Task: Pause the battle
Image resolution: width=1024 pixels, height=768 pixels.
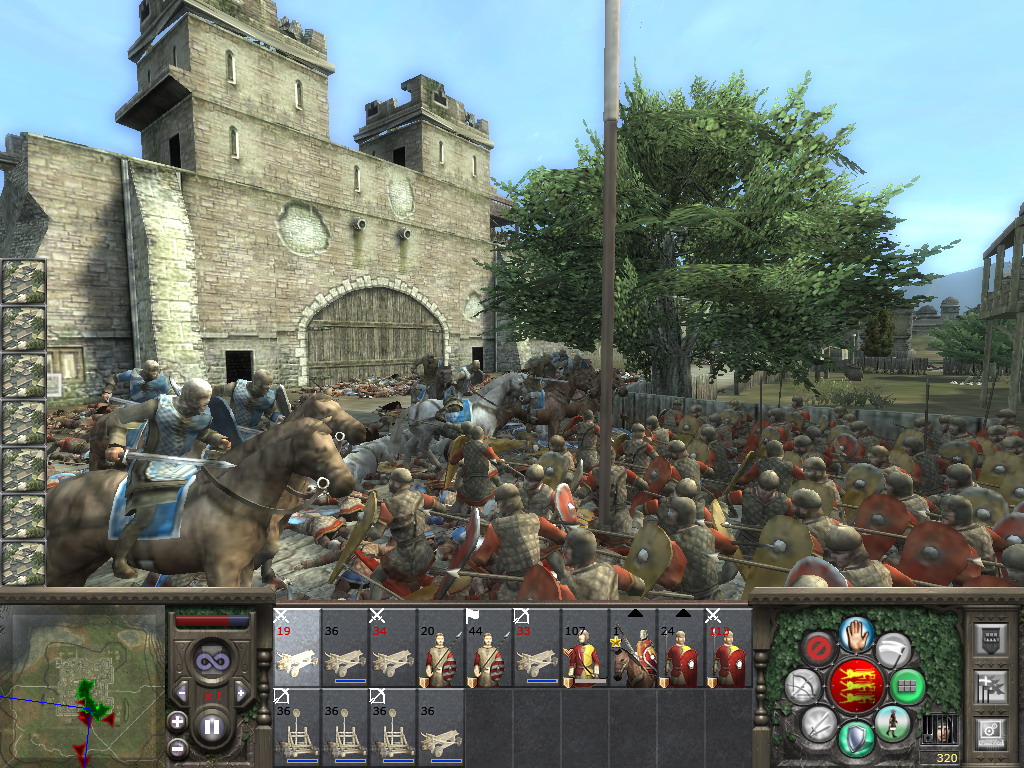Action: [212, 727]
